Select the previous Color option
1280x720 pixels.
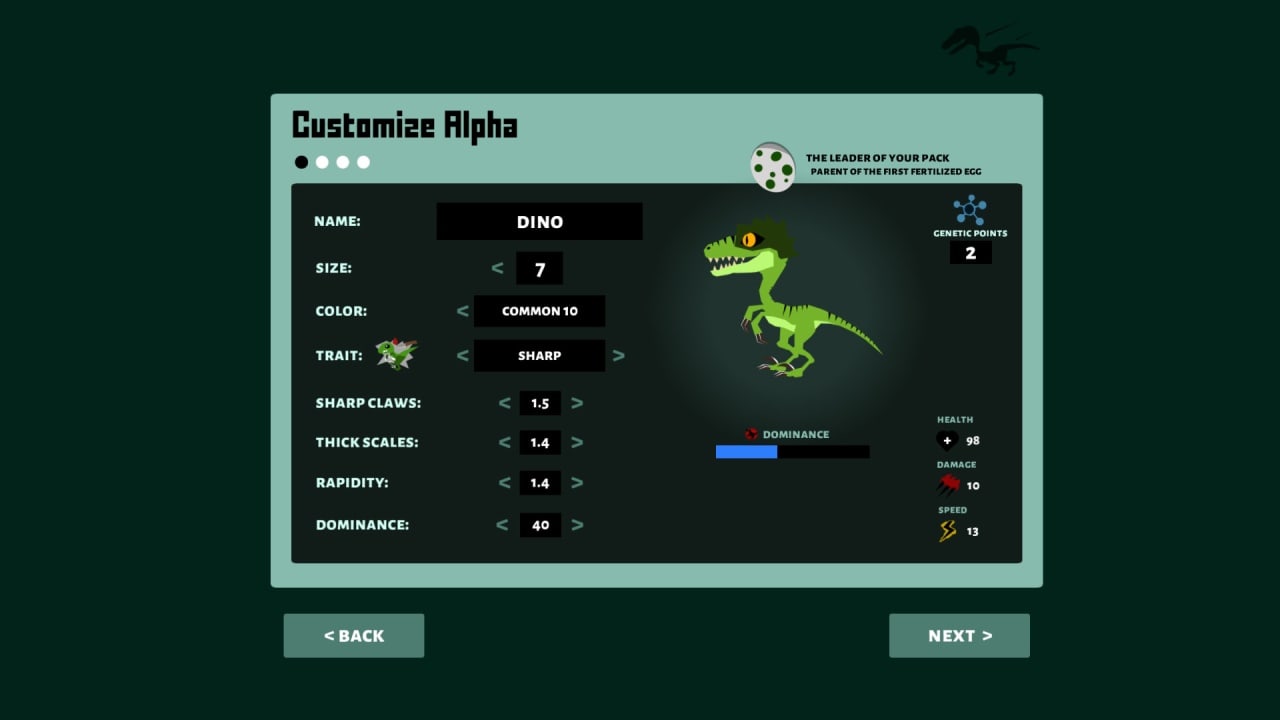(462, 311)
